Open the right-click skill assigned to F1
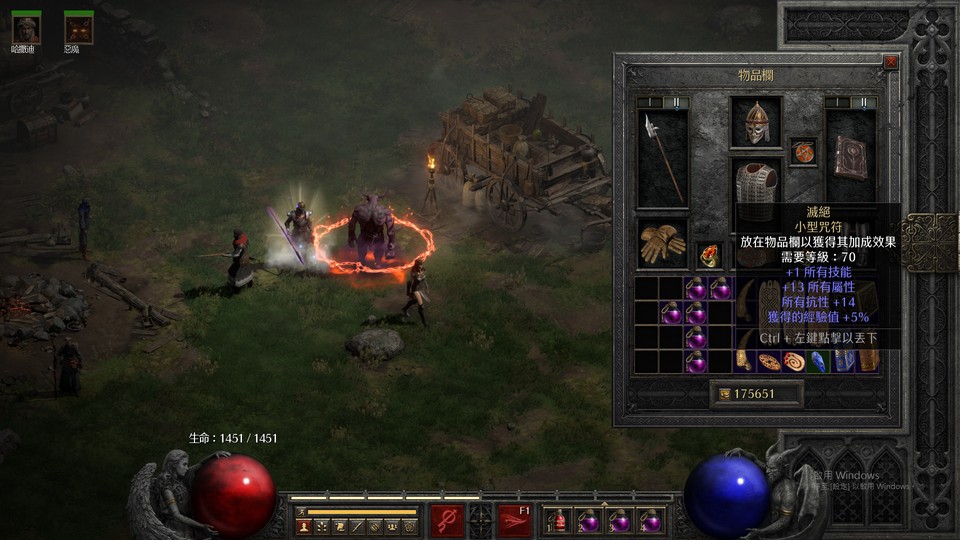960x540 pixels. tap(515, 520)
